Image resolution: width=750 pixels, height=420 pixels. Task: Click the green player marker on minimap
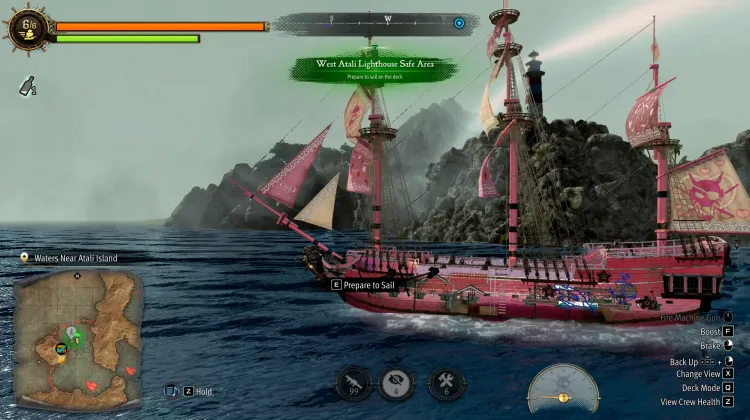(73, 334)
